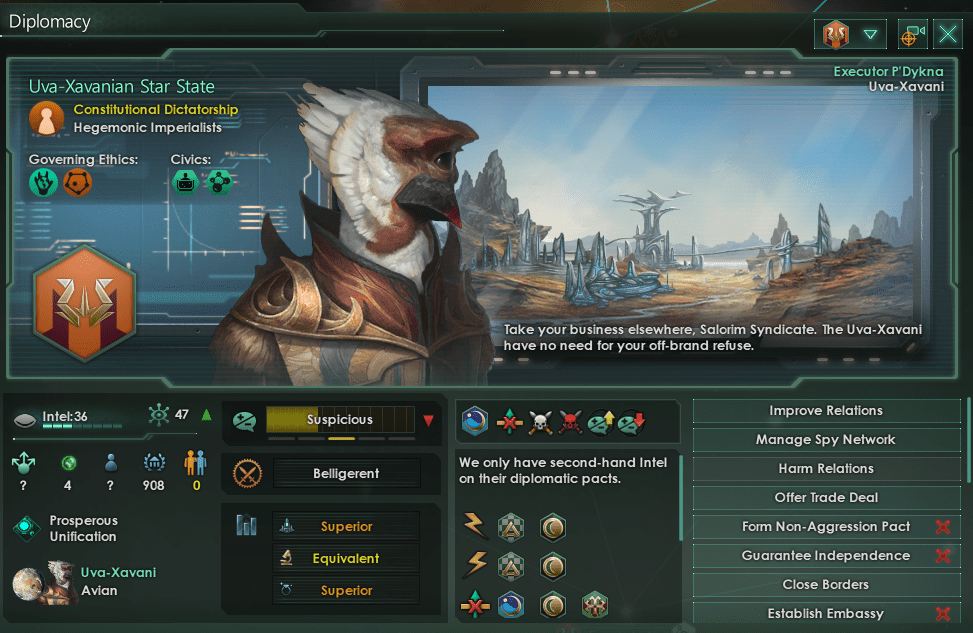Screen dimensions: 973x633
Task: Click the ruler portrait icon
Action: coord(46,119)
